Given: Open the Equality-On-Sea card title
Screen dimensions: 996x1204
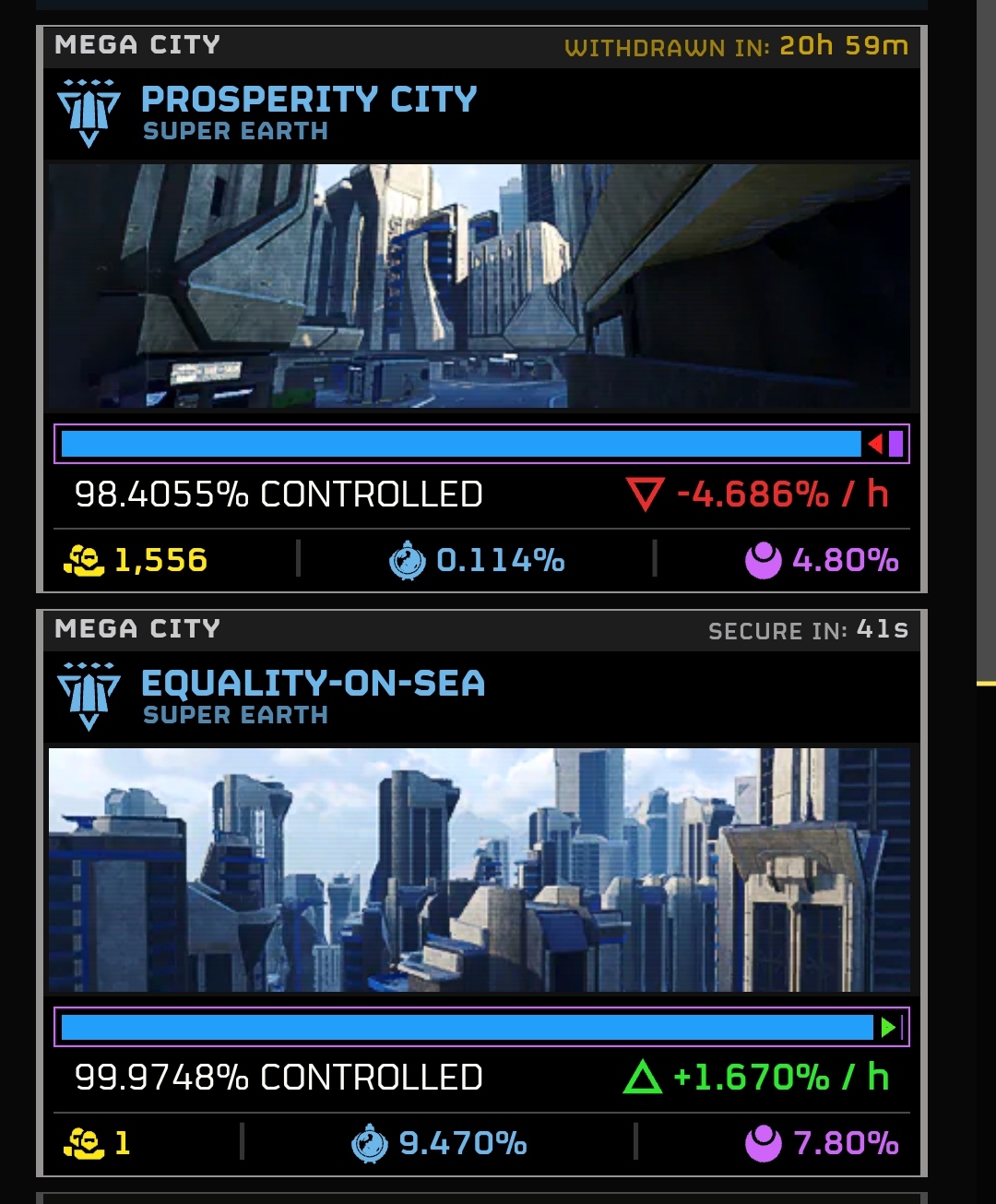Looking at the screenshot, I should click(x=313, y=684).
